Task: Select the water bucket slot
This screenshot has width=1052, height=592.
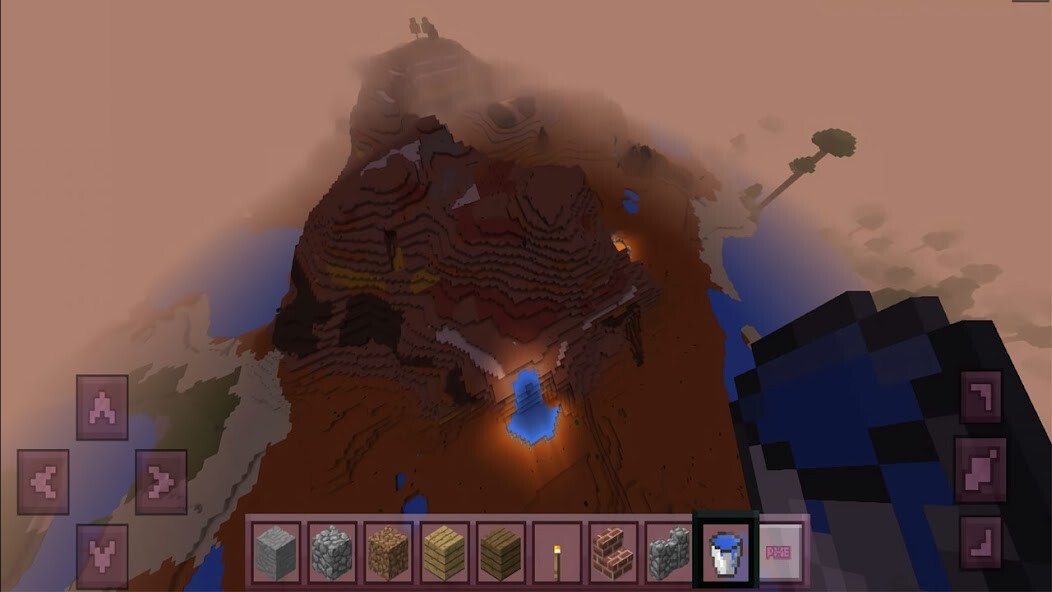Action: click(x=726, y=550)
